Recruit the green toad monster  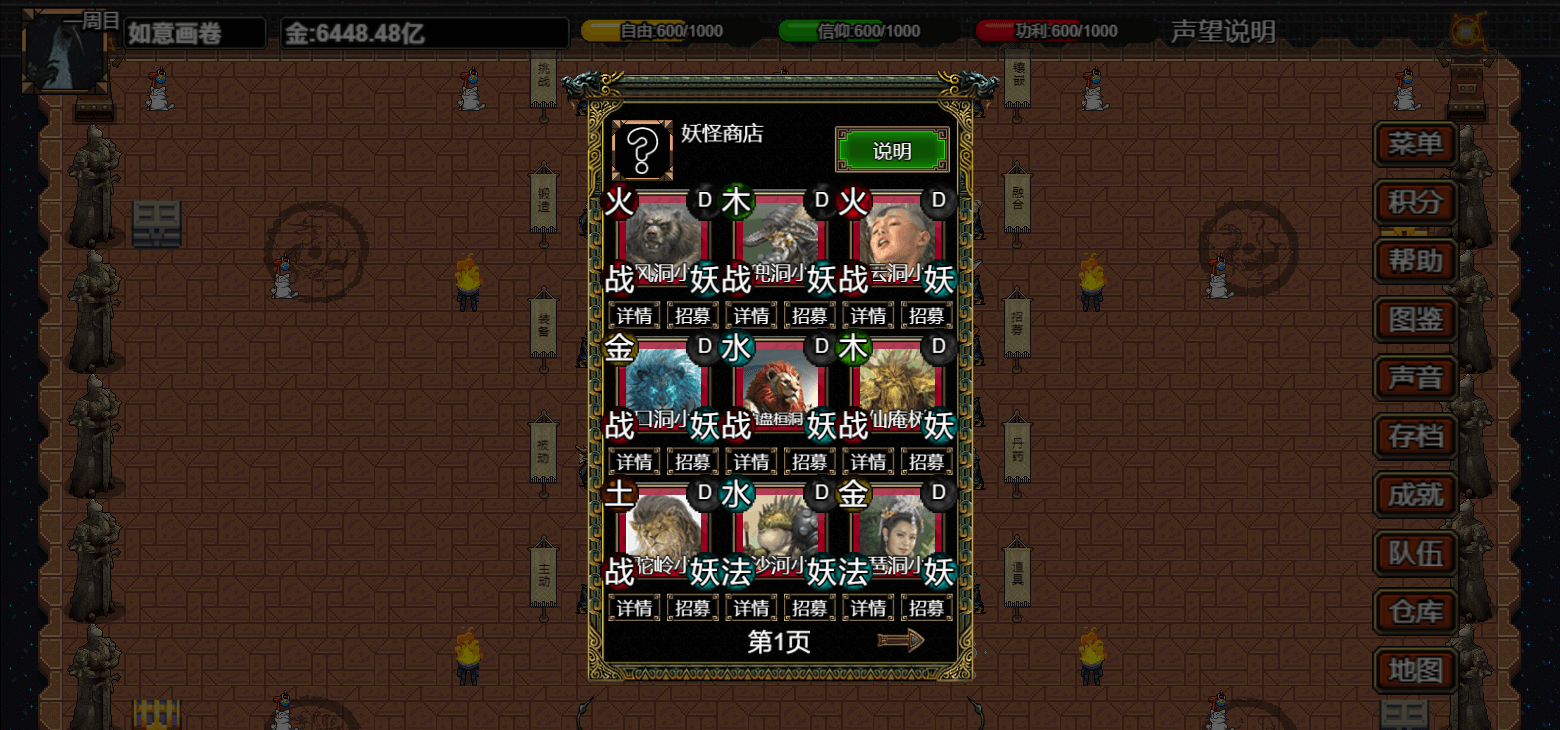(x=810, y=608)
